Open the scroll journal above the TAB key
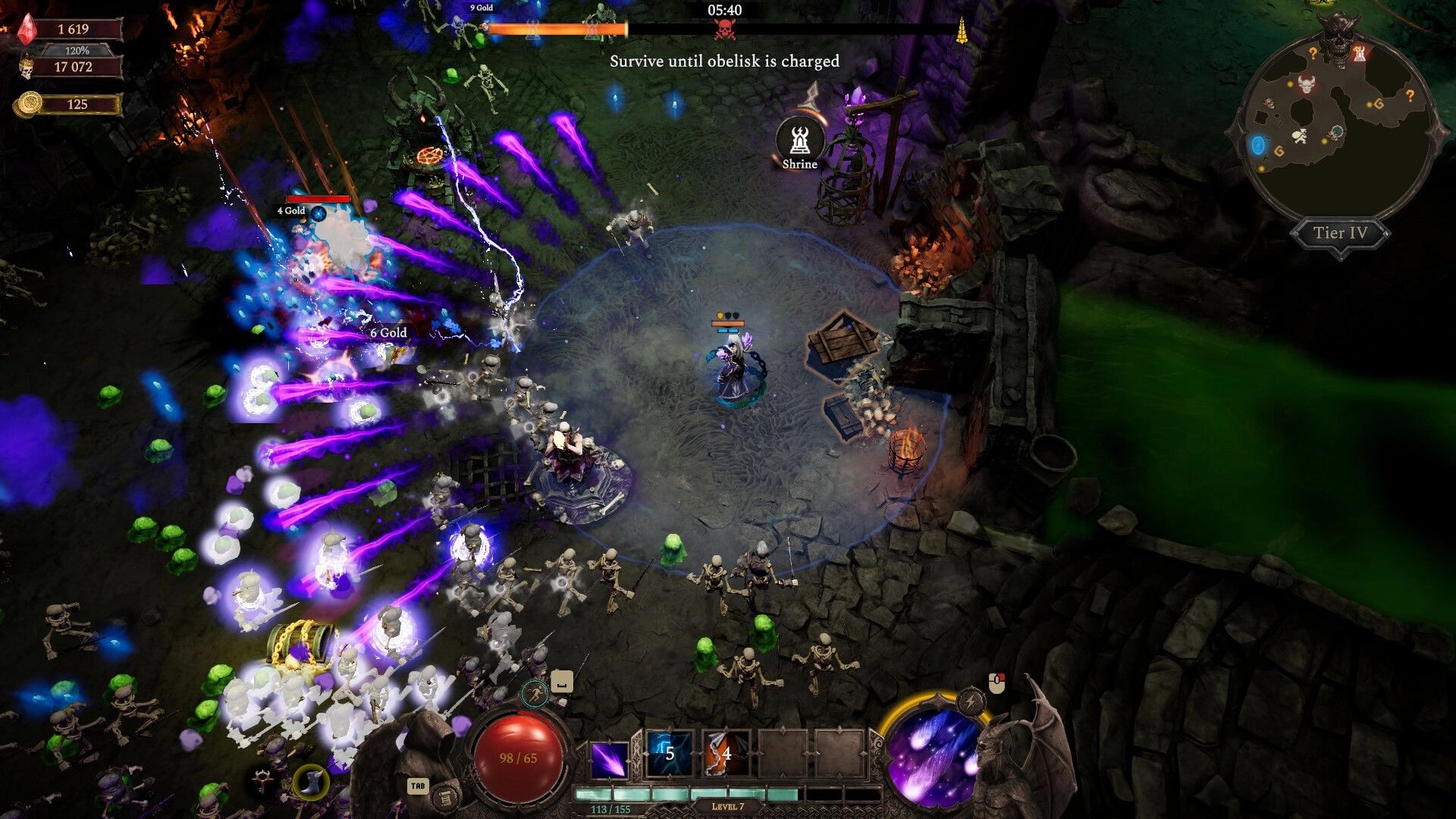The height and width of the screenshot is (819, 1456). point(446,799)
